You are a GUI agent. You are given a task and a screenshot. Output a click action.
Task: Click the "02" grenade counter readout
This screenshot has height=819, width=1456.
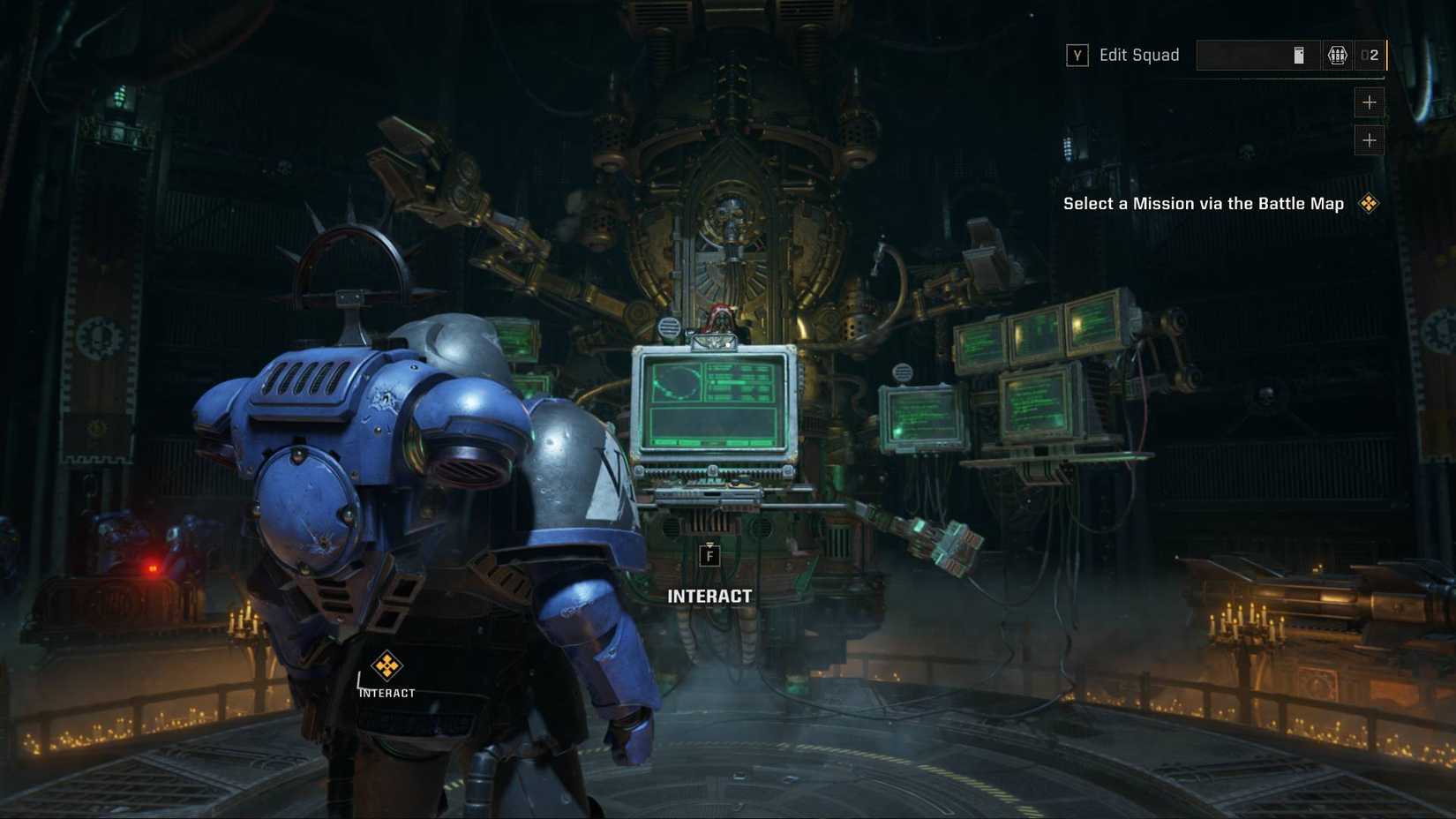pyautogui.click(x=1370, y=55)
